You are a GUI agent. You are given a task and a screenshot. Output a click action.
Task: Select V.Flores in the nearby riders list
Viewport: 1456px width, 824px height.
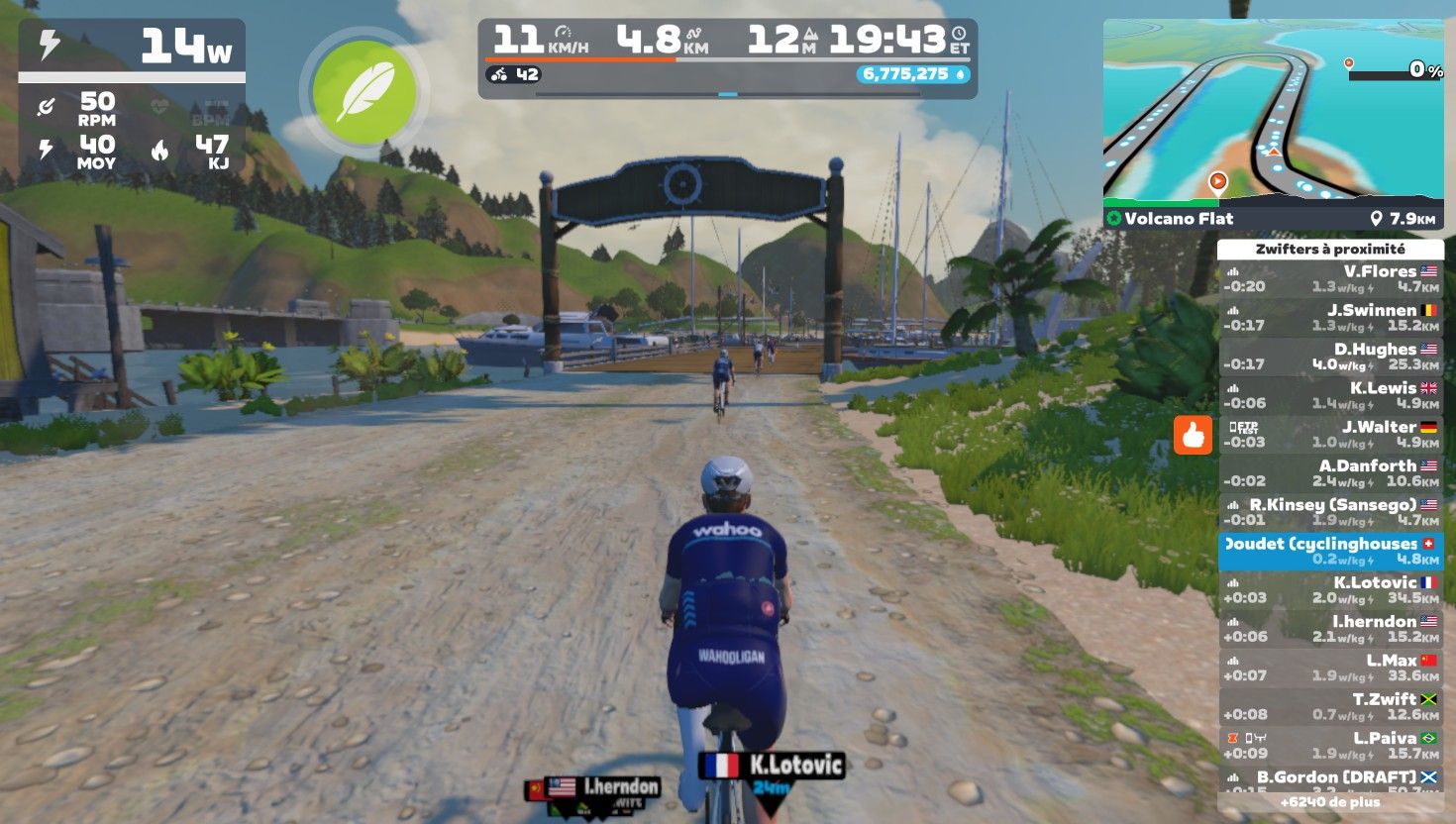1330,278
